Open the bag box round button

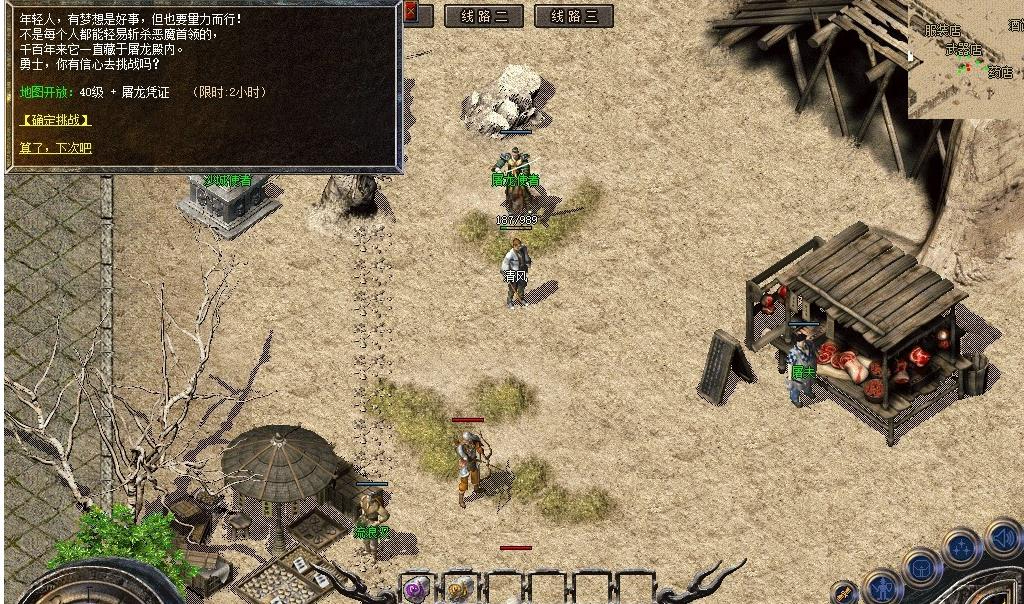(x=920, y=567)
